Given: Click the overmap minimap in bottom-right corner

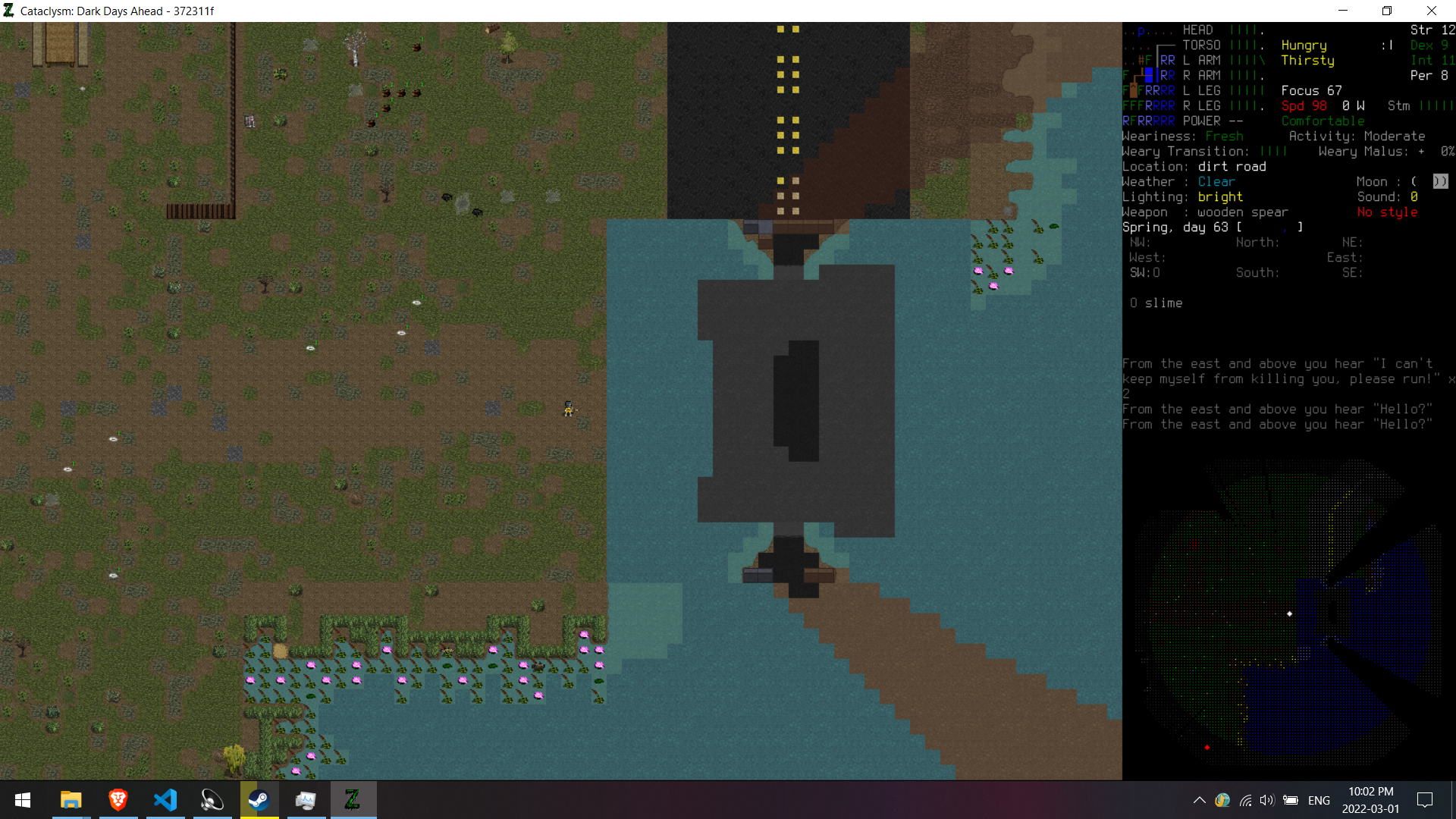Looking at the screenshot, I should (x=1289, y=614).
